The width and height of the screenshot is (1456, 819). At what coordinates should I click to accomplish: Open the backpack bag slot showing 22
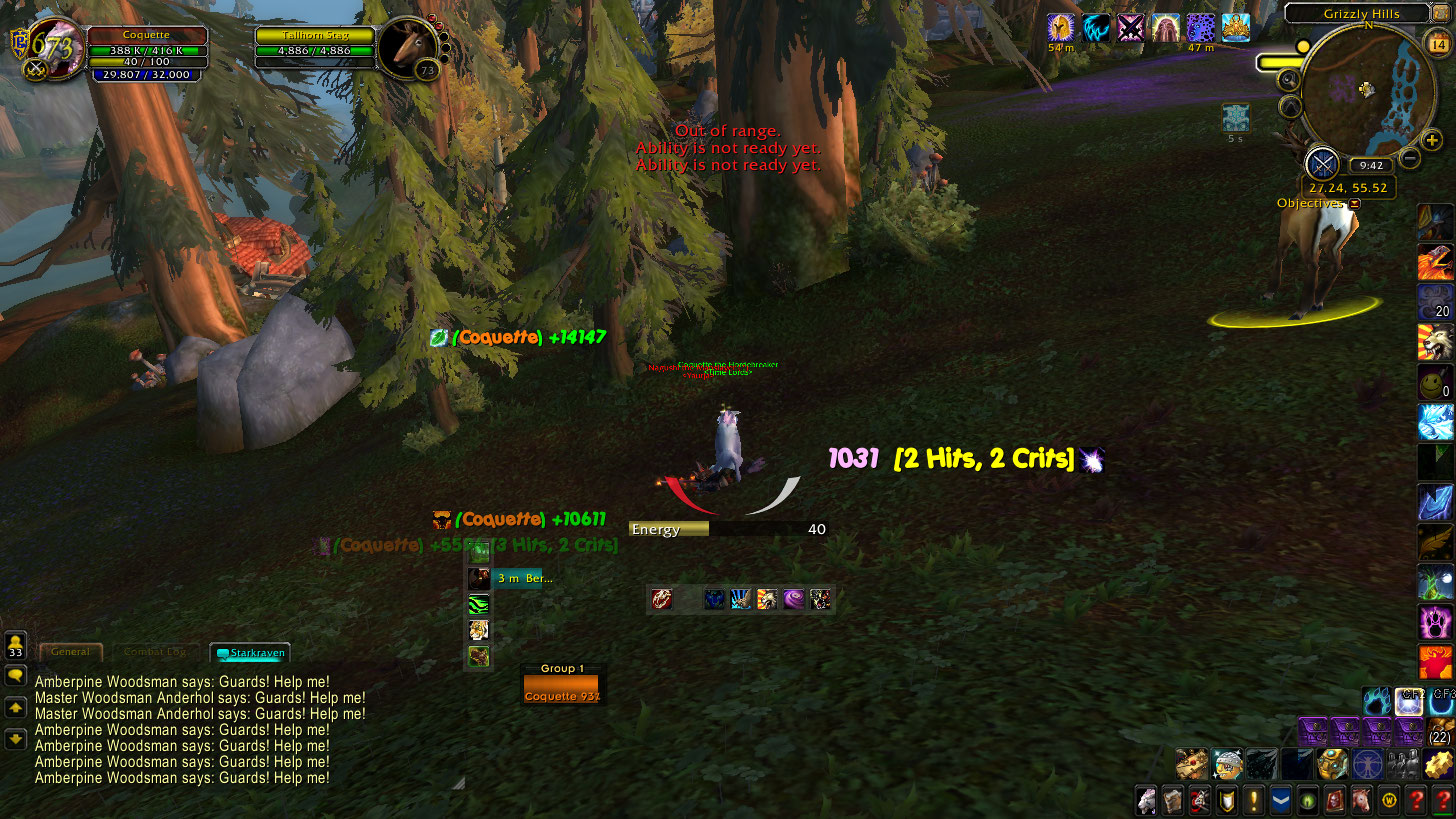[1441, 731]
